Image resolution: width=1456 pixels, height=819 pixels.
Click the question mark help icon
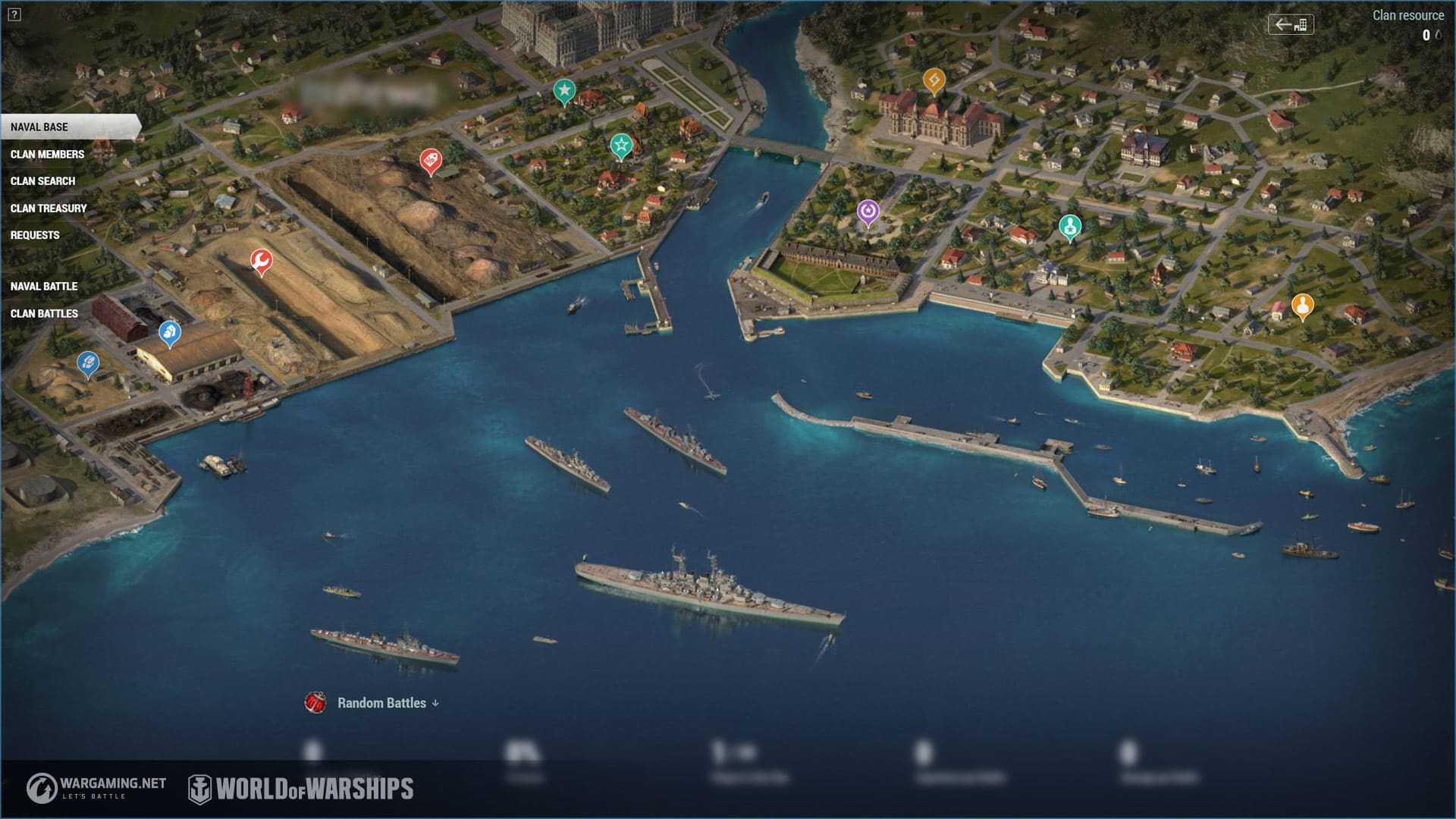pos(14,14)
